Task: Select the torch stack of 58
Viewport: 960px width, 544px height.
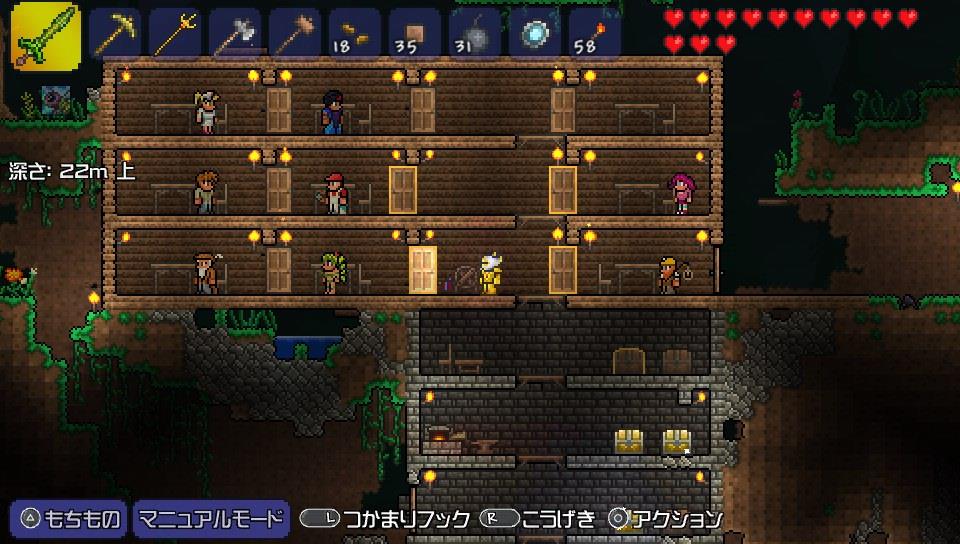Action: coord(595,36)
